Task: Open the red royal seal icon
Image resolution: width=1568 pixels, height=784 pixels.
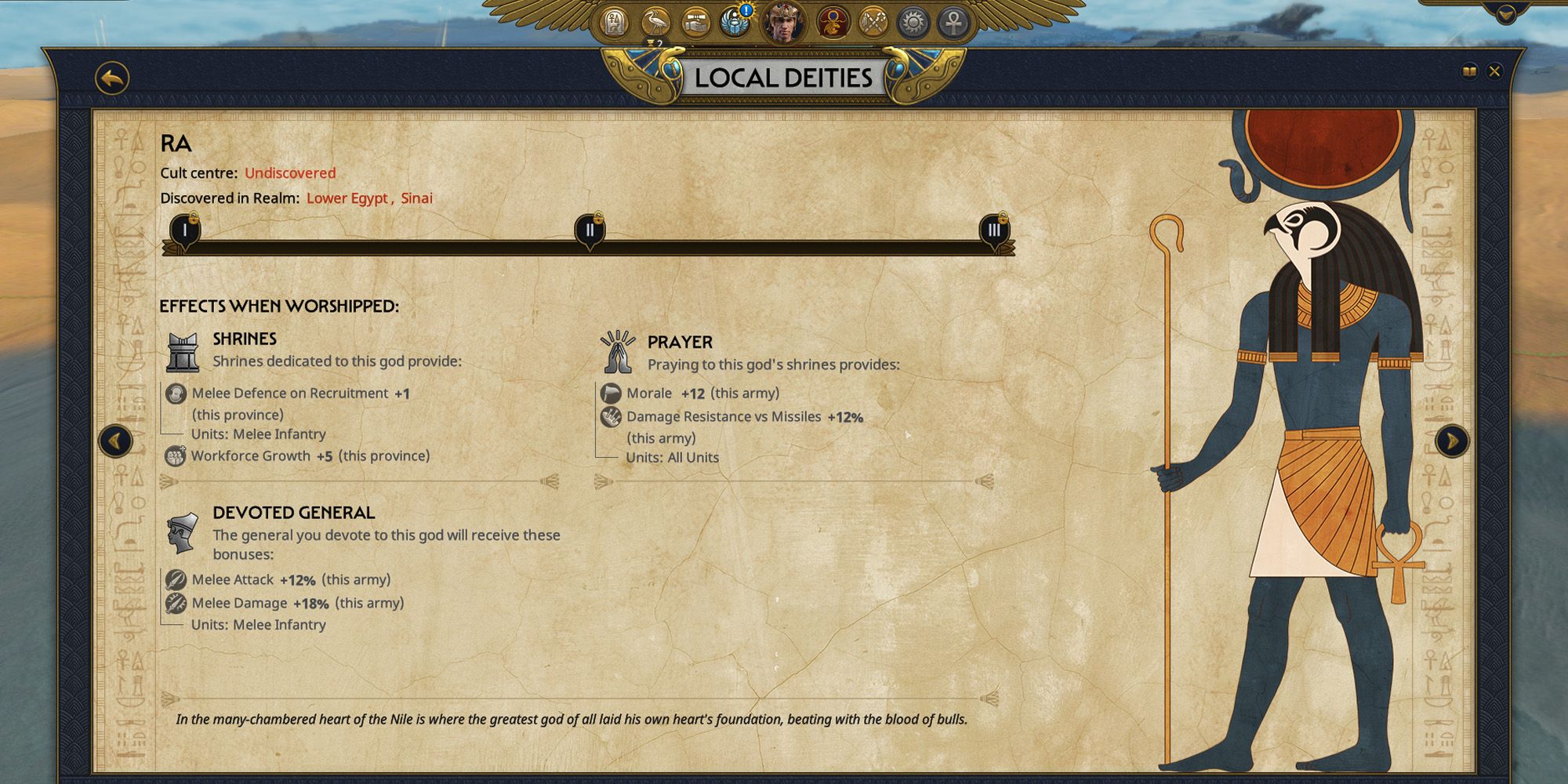Action: point(833,21)
